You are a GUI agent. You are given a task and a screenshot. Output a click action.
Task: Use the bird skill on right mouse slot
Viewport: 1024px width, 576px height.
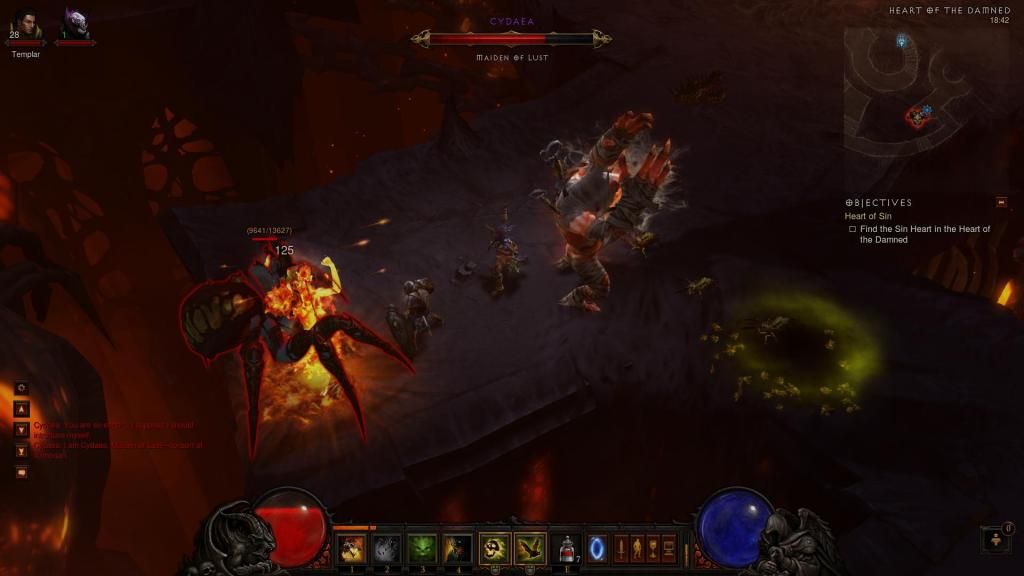530,548
